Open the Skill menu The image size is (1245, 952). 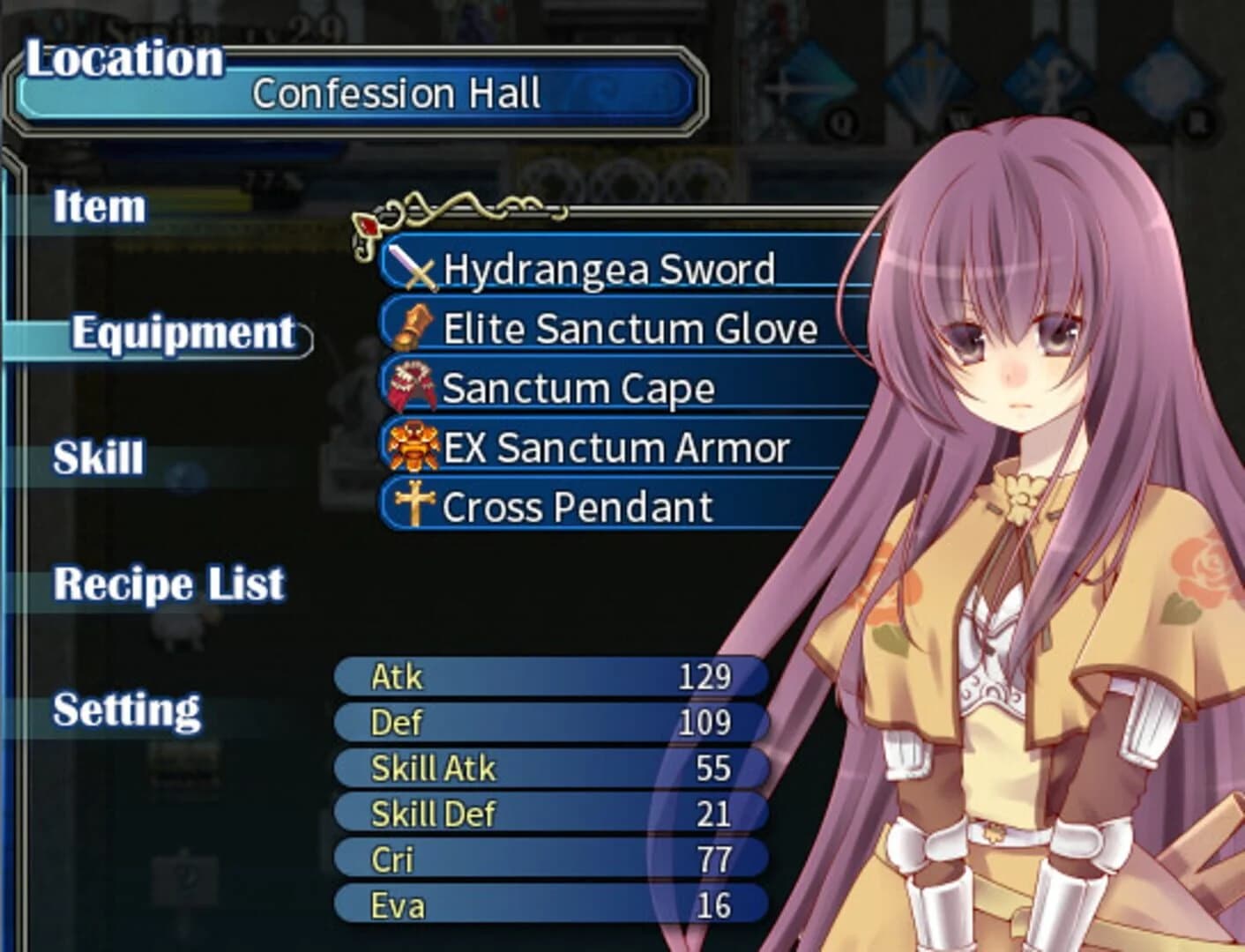(95, 457)
